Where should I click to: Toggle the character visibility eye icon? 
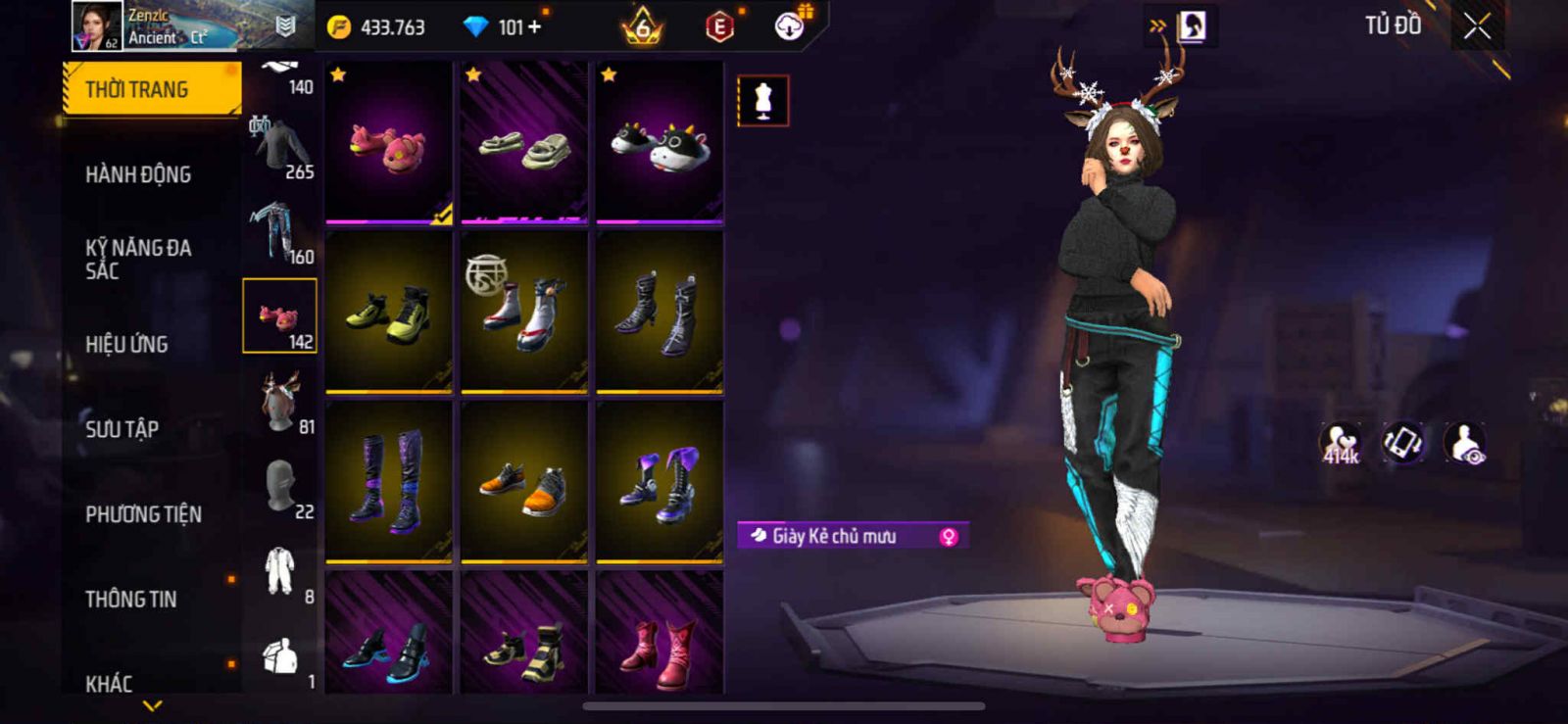coord(1465,443)
